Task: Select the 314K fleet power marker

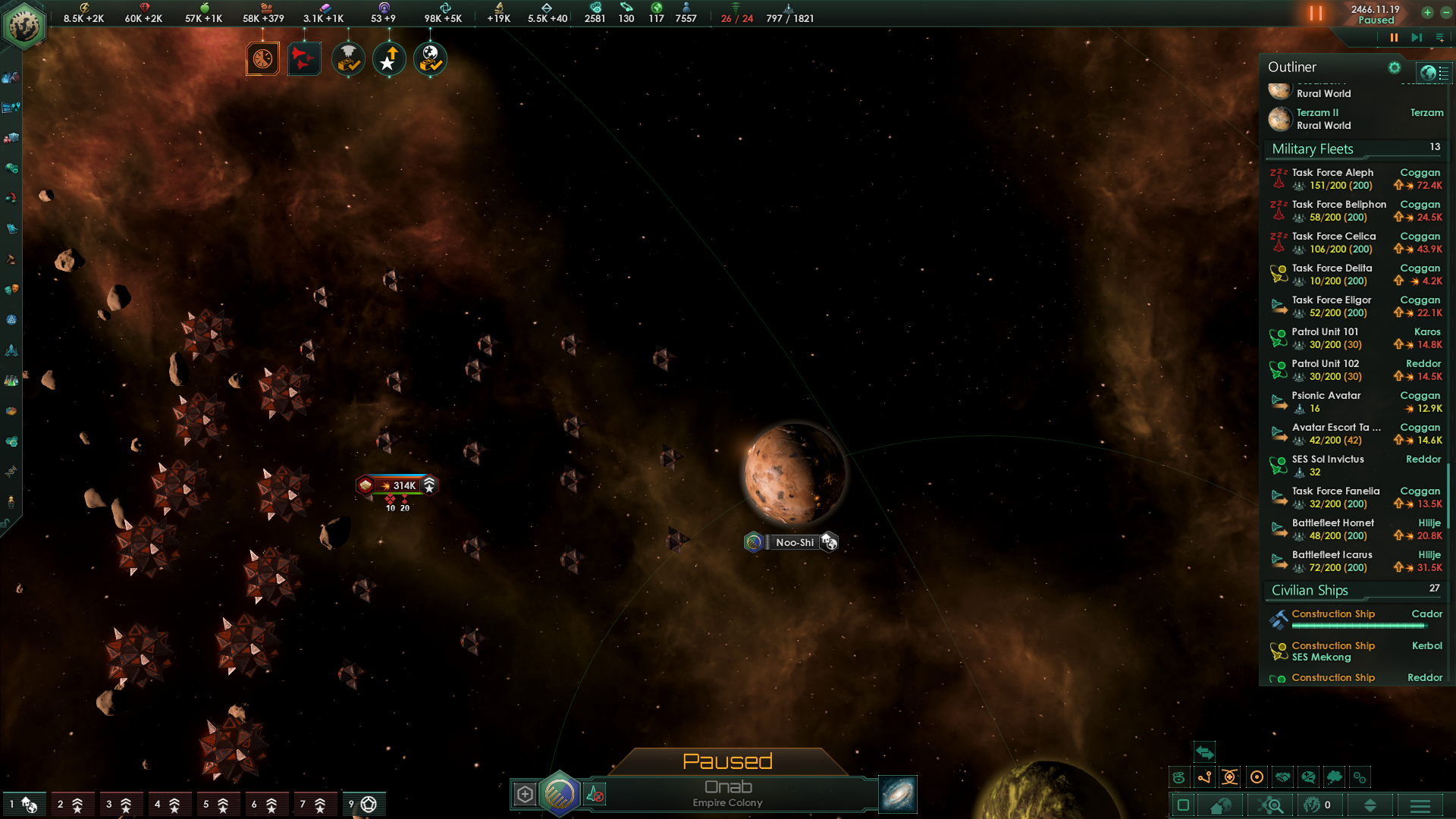Action: pos(397,485)
